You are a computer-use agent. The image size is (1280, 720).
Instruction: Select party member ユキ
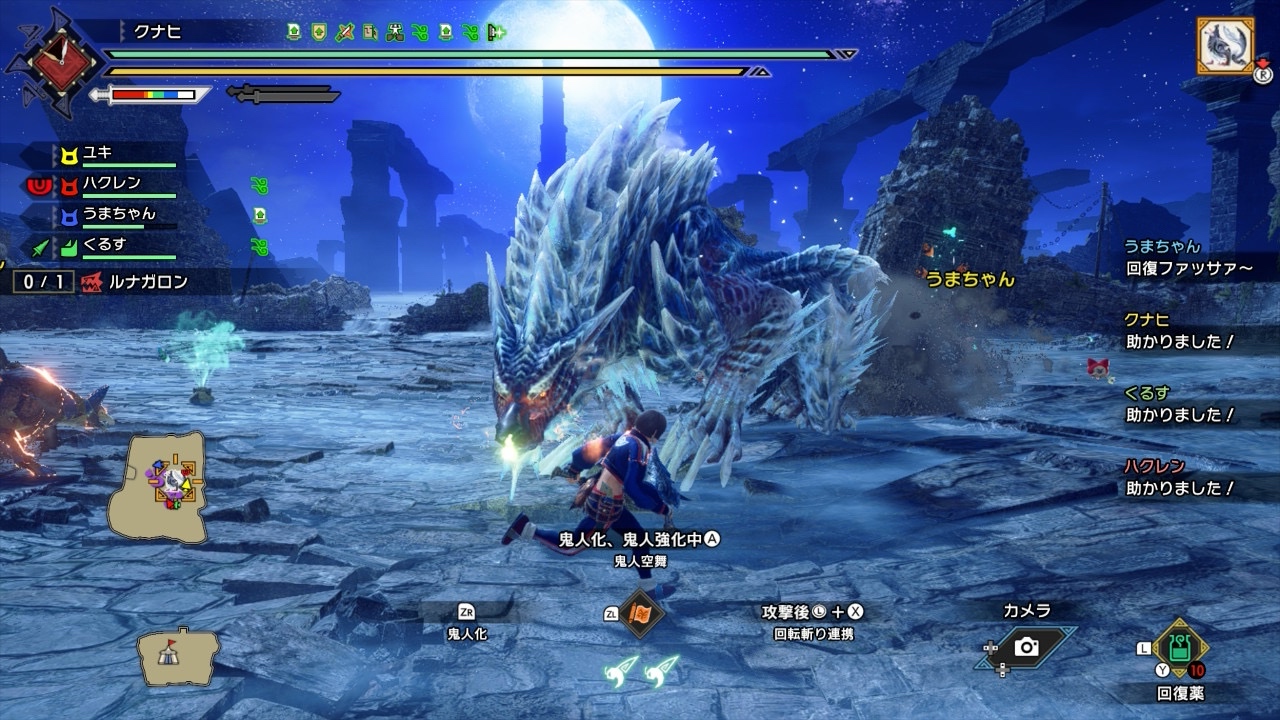point(98,153)
